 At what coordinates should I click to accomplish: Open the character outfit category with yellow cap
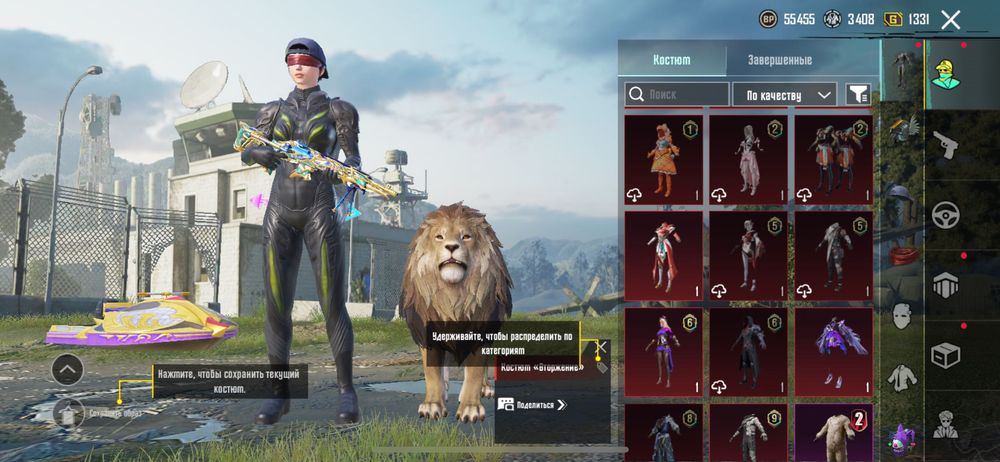945,74
